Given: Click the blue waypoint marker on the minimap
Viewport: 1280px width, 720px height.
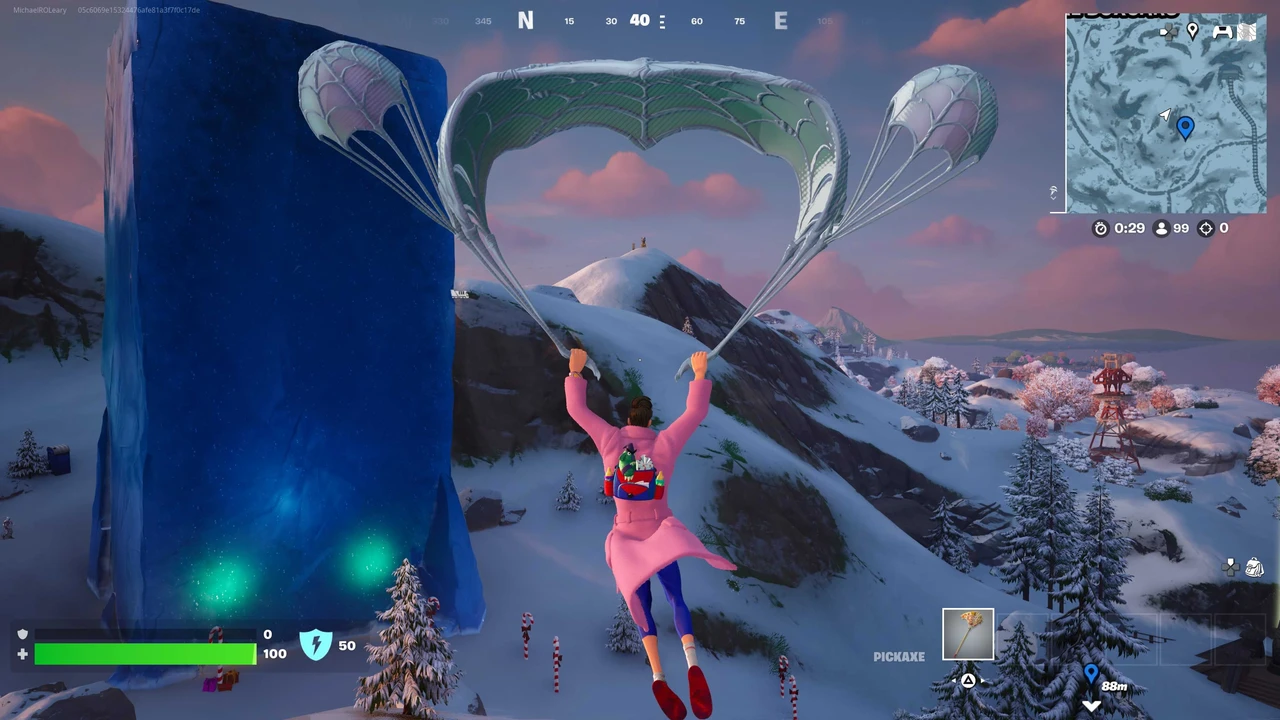Looking at the screenshot, I should click(1185, 127).
